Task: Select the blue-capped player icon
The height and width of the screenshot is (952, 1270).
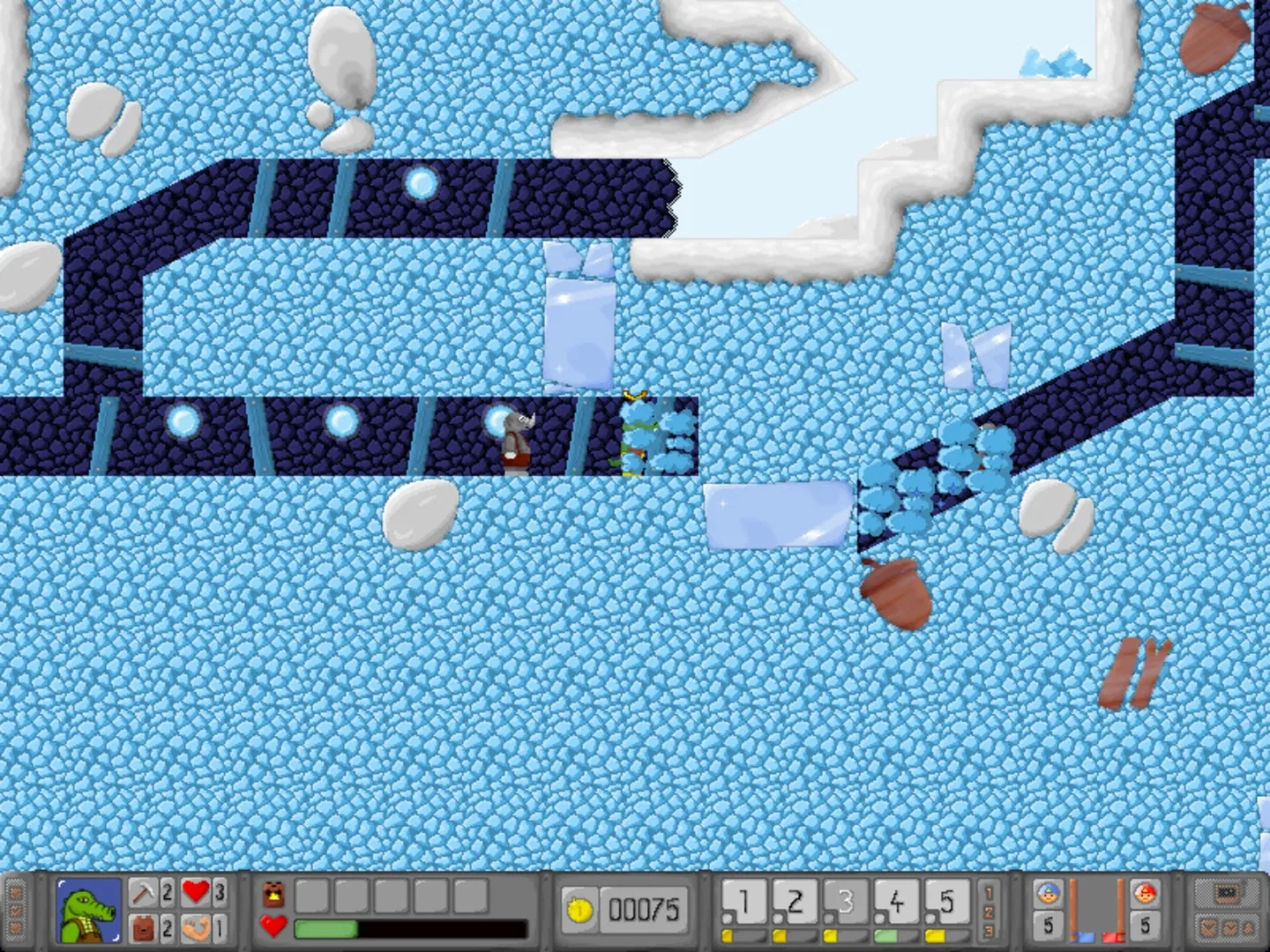Action: [x=1049, y=891]
